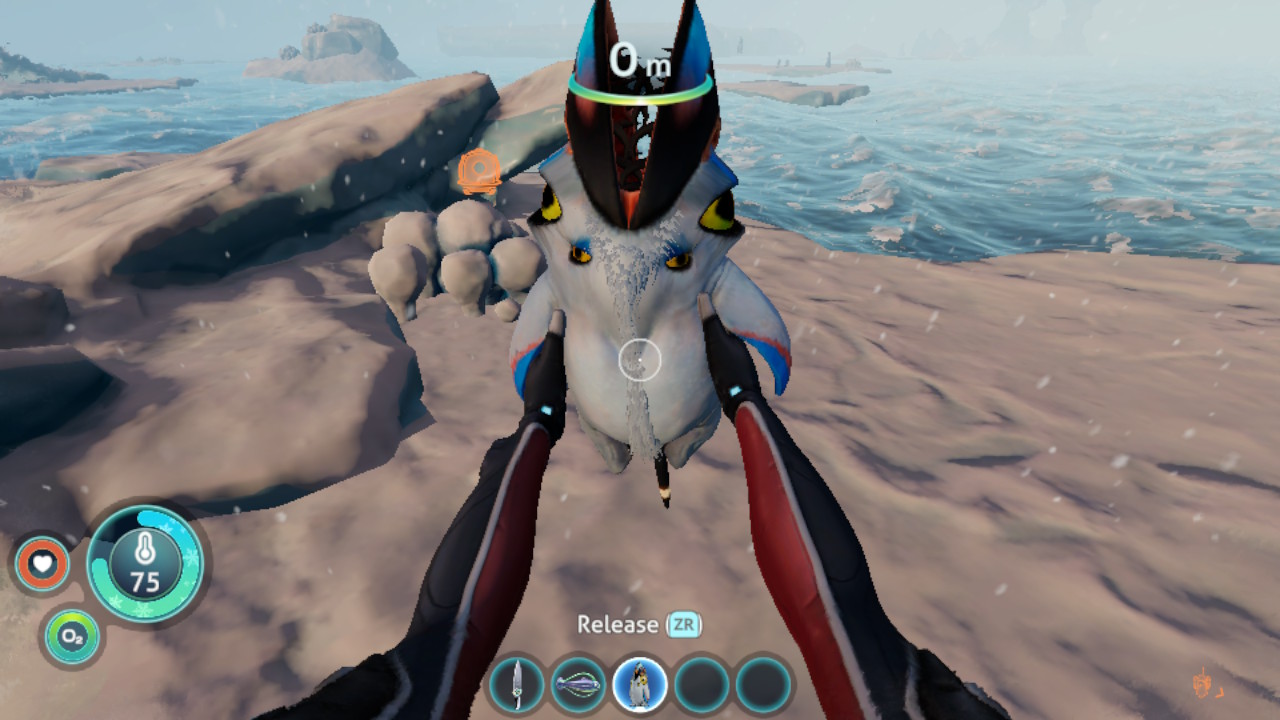
Task: Click the circular crosshair on the Pengling
Action: (640, 360)
